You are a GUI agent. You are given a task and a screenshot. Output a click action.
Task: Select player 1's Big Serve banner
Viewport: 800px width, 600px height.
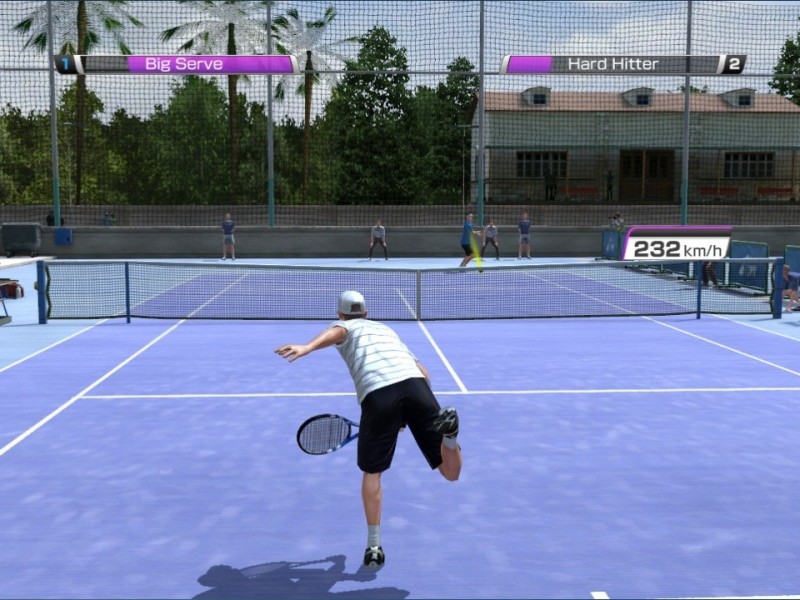tap(177, 65)
